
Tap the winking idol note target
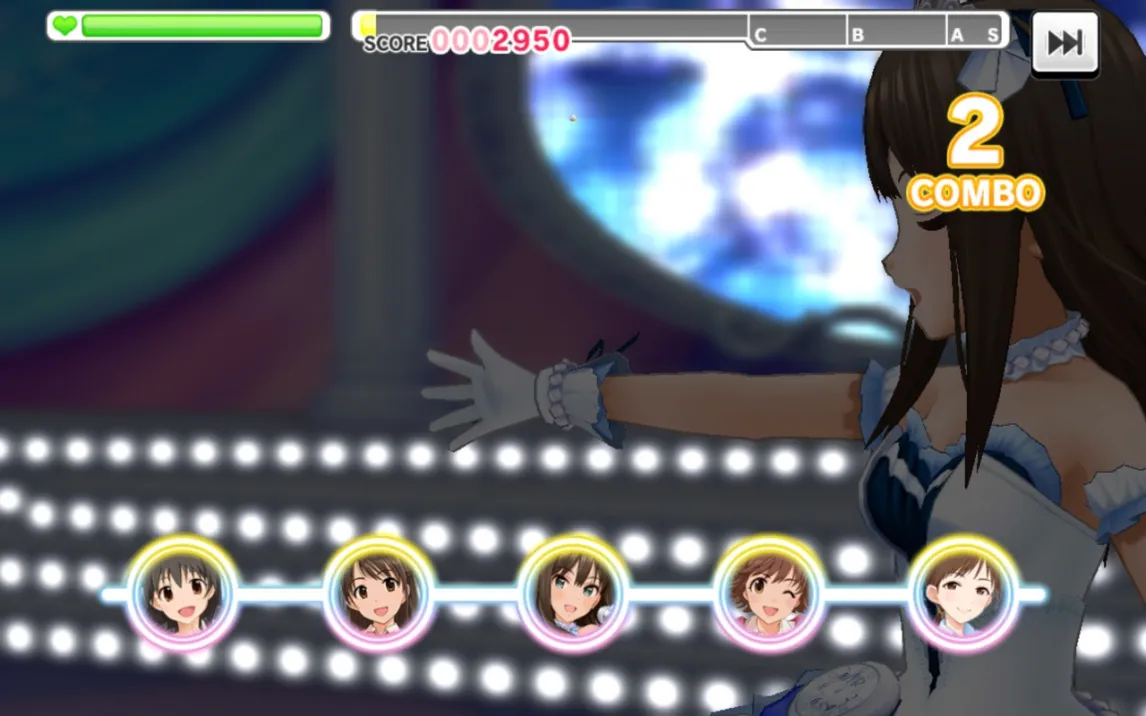[x=769, y=594]
